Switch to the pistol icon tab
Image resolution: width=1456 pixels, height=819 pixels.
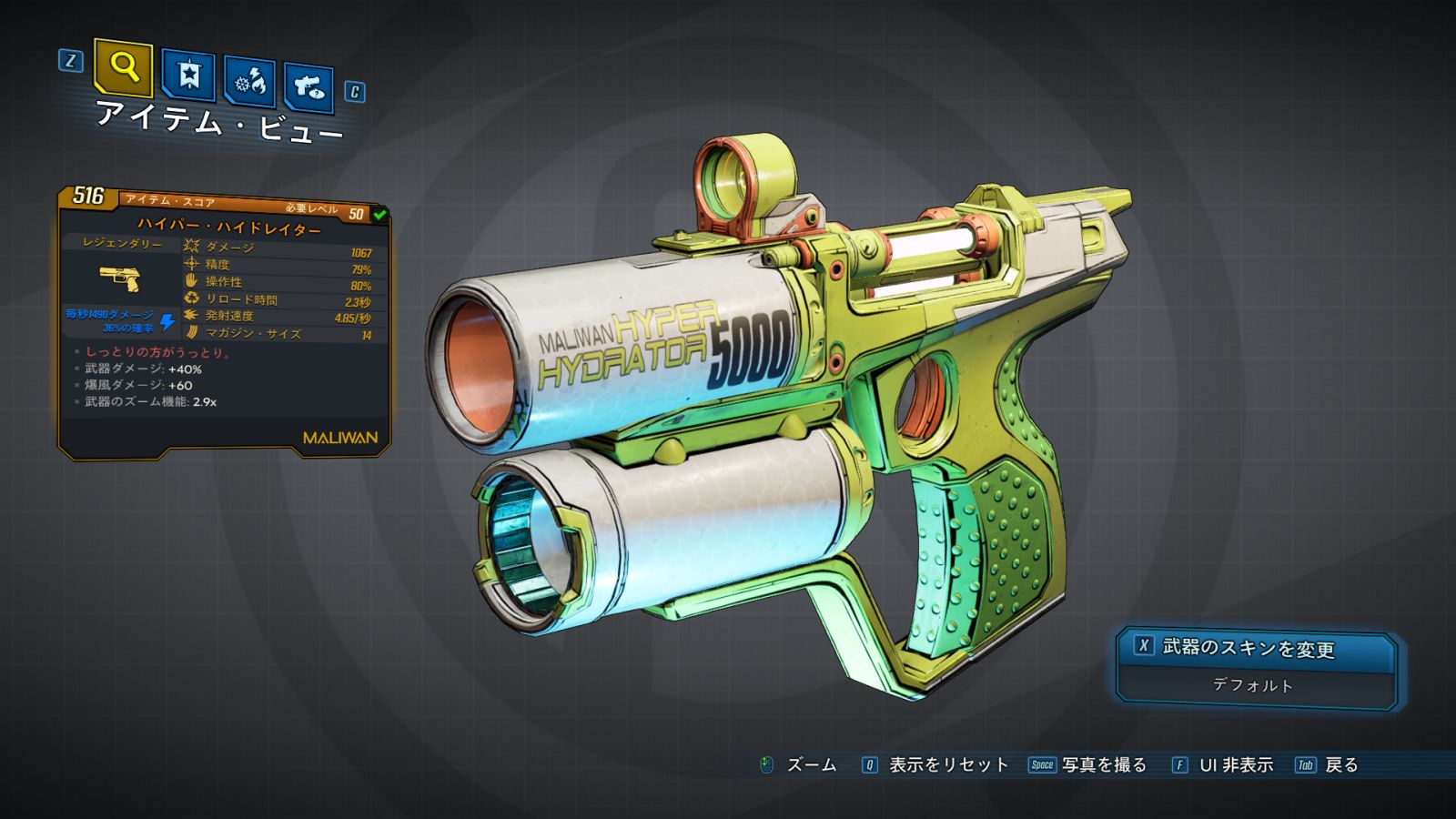tap(308, 87)
